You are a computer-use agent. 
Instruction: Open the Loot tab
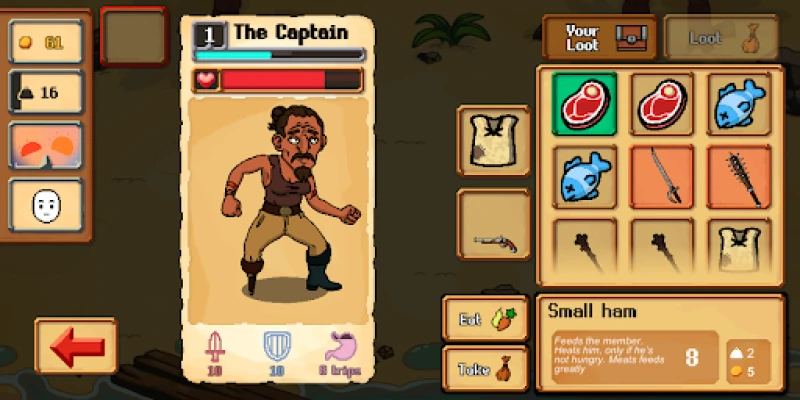click(721, 38)
